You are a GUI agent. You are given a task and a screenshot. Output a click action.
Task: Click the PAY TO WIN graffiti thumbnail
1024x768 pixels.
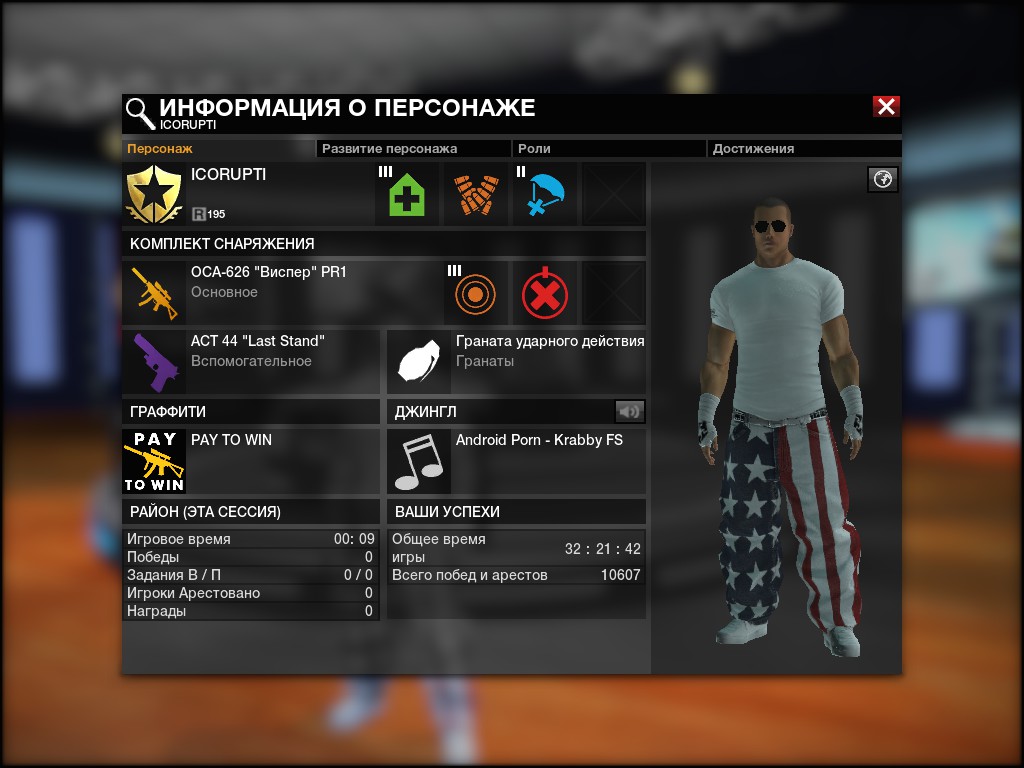point(154,461)
